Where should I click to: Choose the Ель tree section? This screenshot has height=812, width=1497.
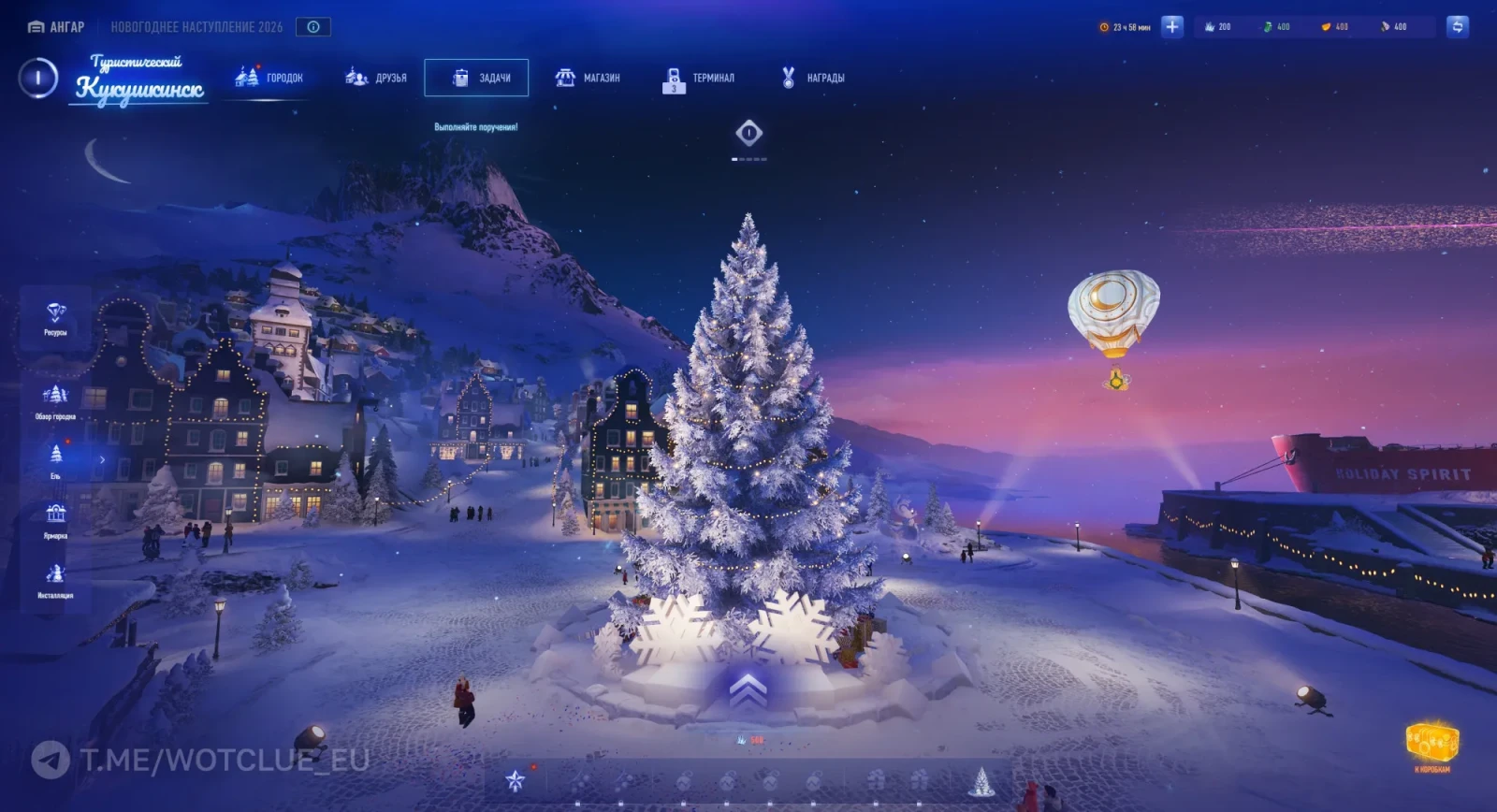[x=56, y=459]
